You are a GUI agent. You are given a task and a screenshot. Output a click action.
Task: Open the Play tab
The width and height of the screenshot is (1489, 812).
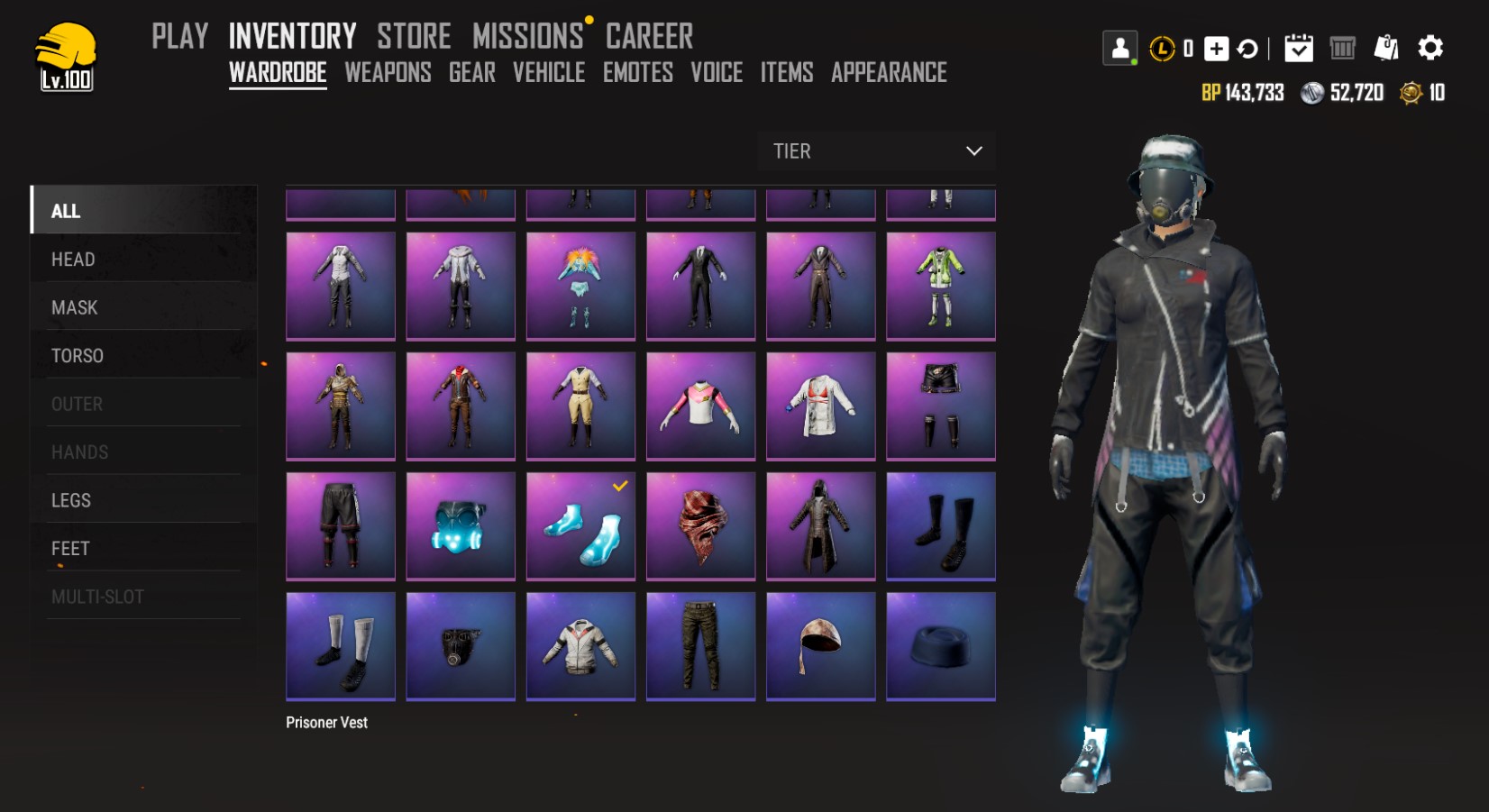(179, 37)
